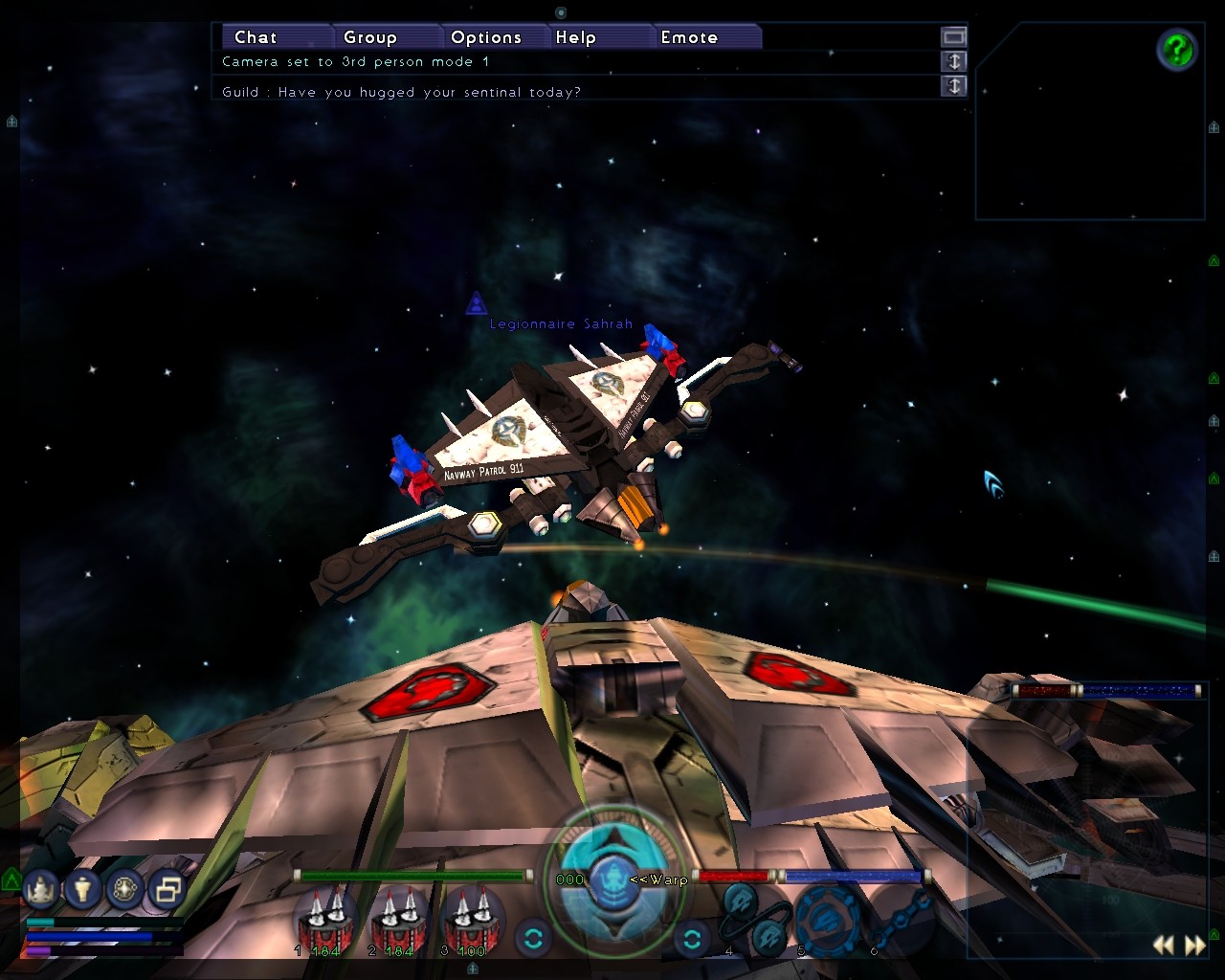The height and width of the screenshot is (980, 1225).
Task: Open the Options menu
Action: [485, 37]
